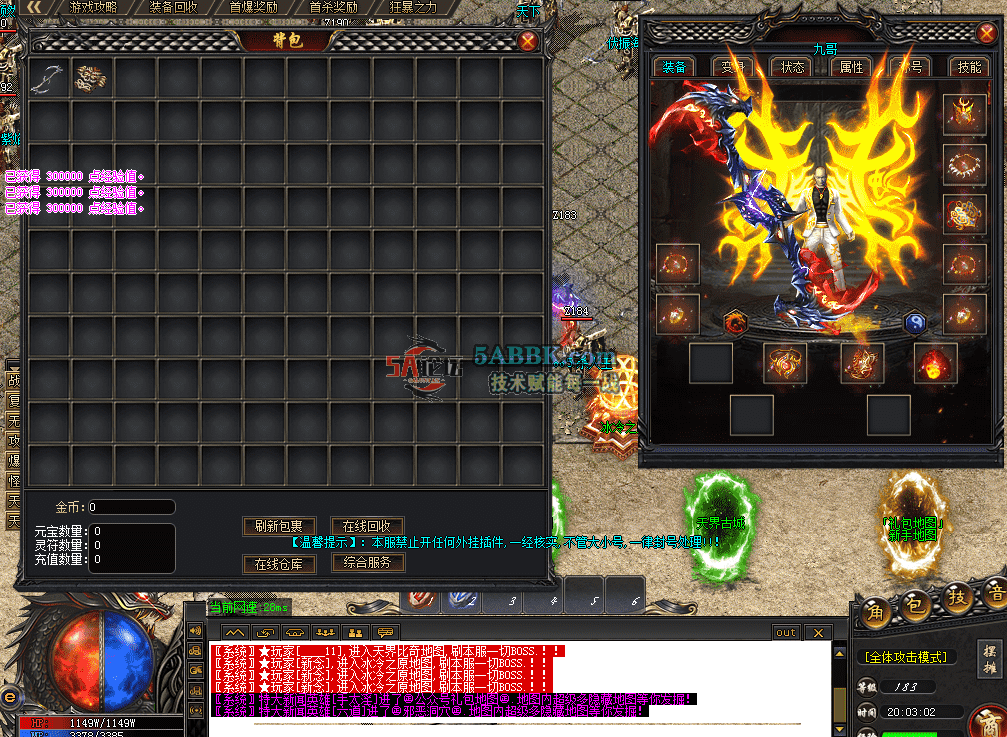Open the 游戏攻略 game guide menu

(93, 7)
